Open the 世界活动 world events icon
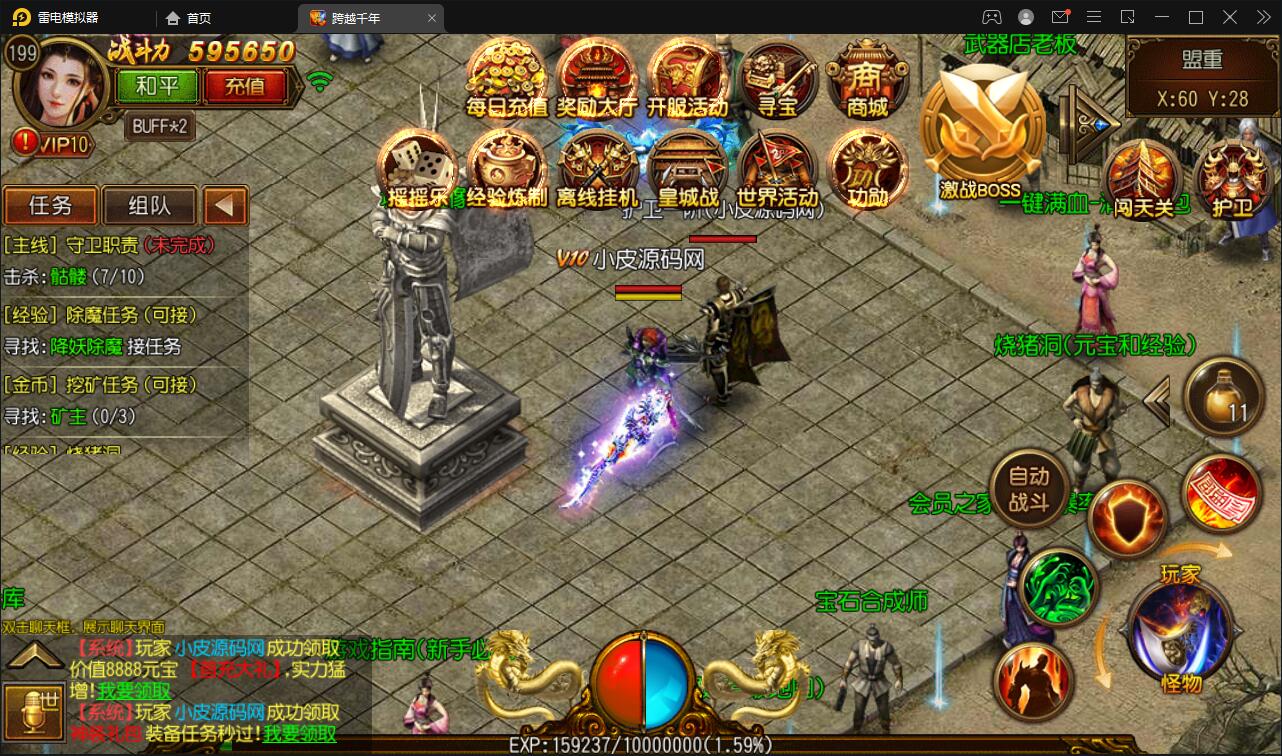The width and height of the screenshot is (1282, 756). 777,167
